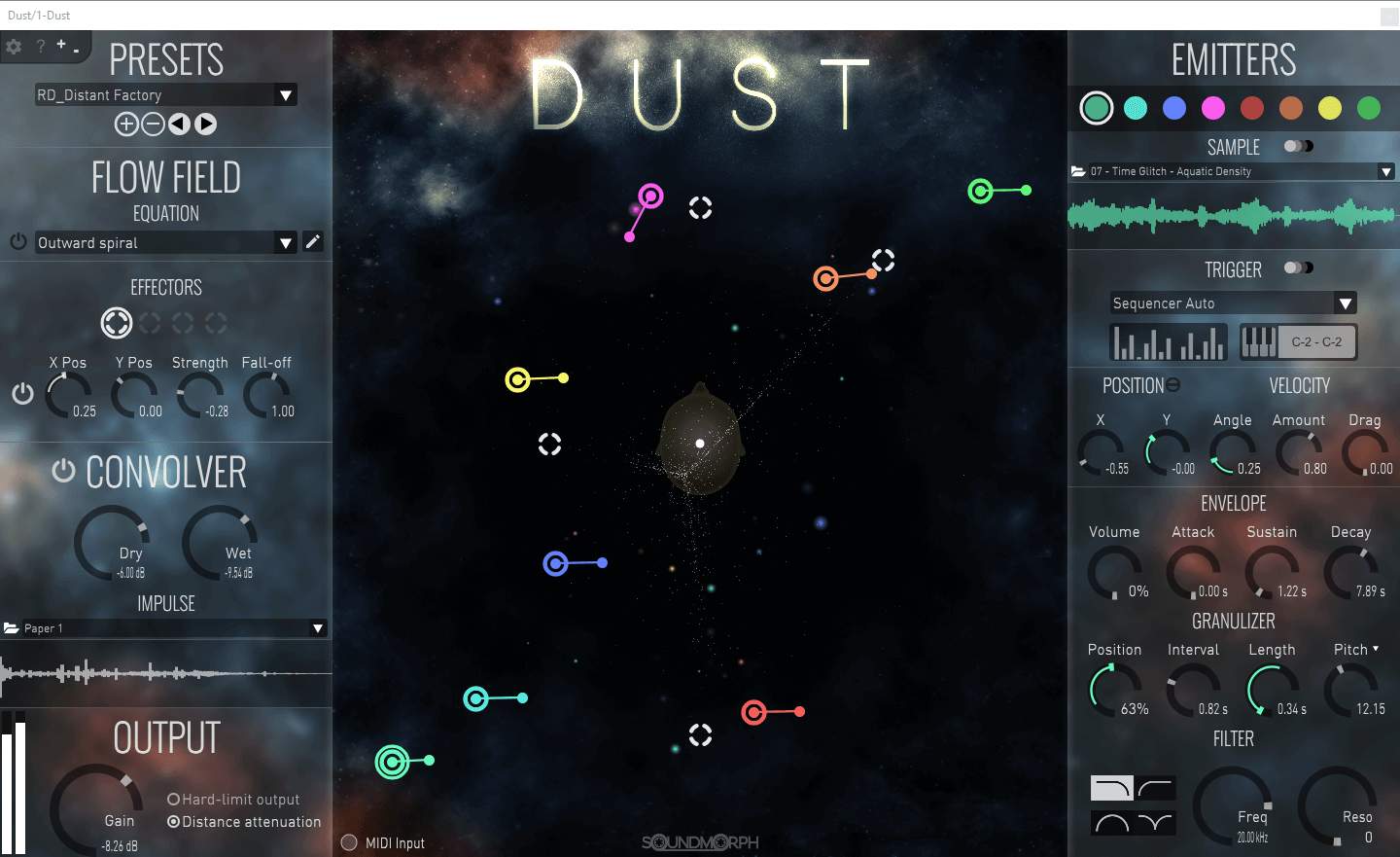Toggle the Sample switch
This screenshot has height=857, width=1400.
tap(1298, 146)
